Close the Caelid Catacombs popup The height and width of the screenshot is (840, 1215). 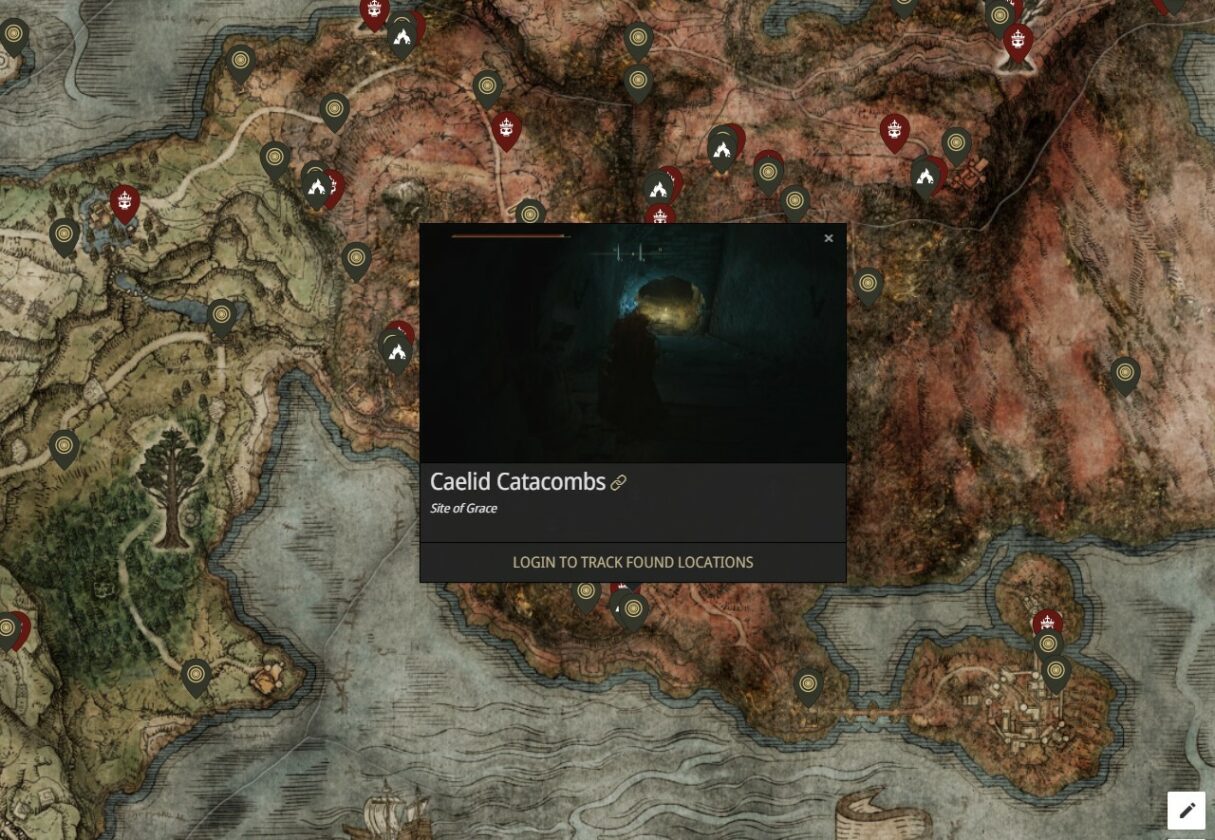828,238
